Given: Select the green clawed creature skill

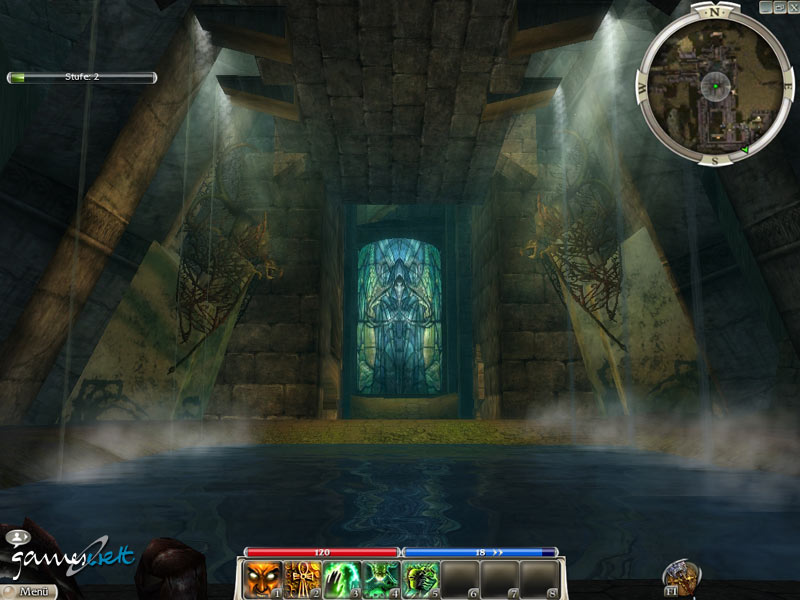Looking at the screenshot, I should click(417, 579).
